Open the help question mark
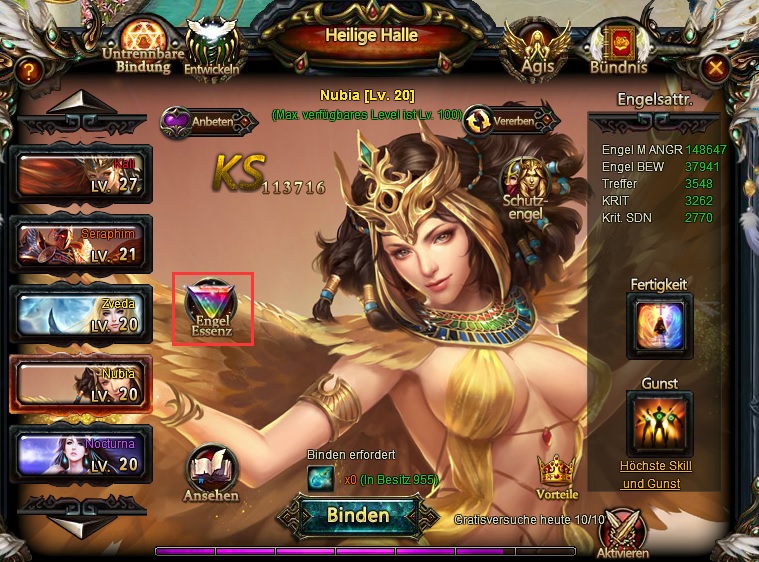The width and height of the screenshot is (759, 562). 30,70
